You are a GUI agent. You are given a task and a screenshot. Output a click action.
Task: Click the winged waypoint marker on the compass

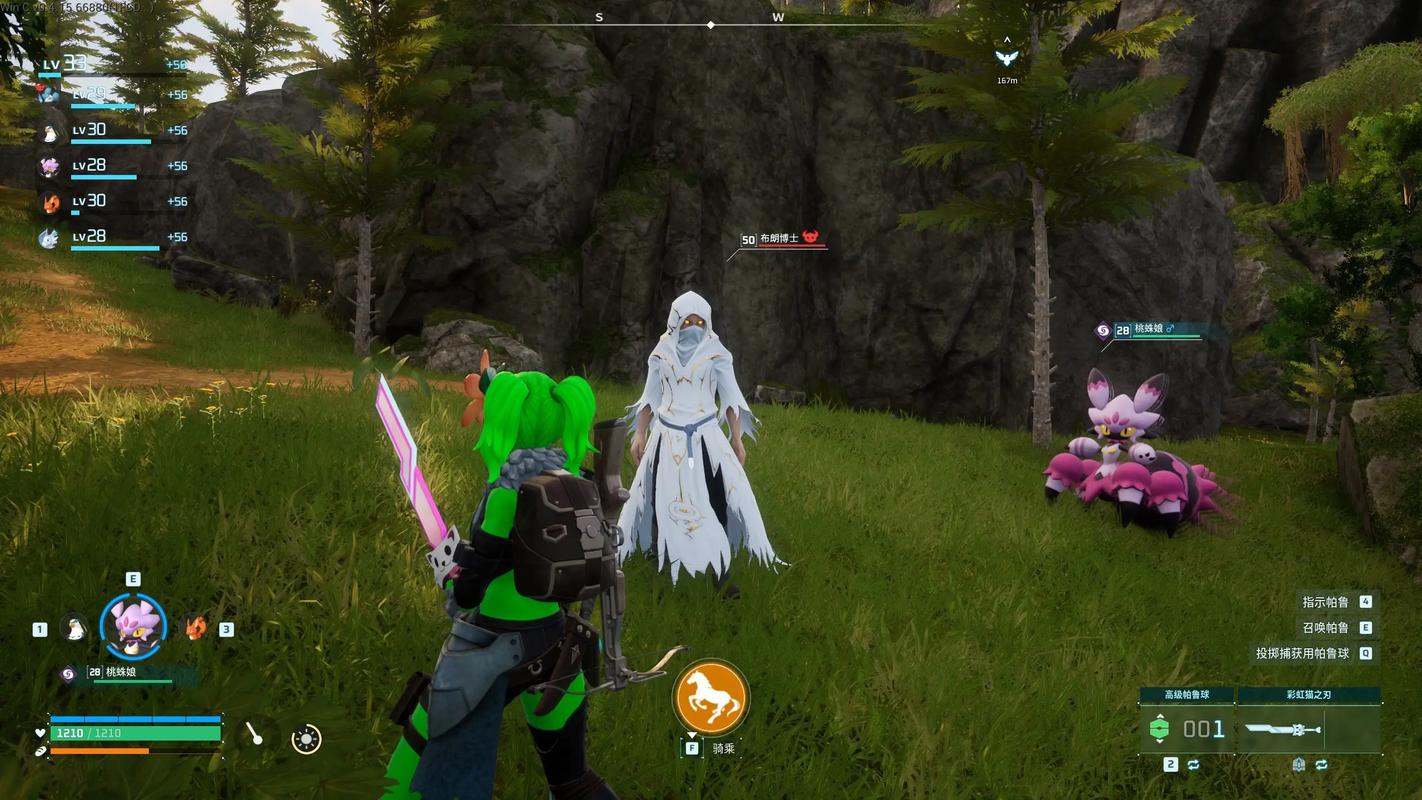click(1007, 57)
